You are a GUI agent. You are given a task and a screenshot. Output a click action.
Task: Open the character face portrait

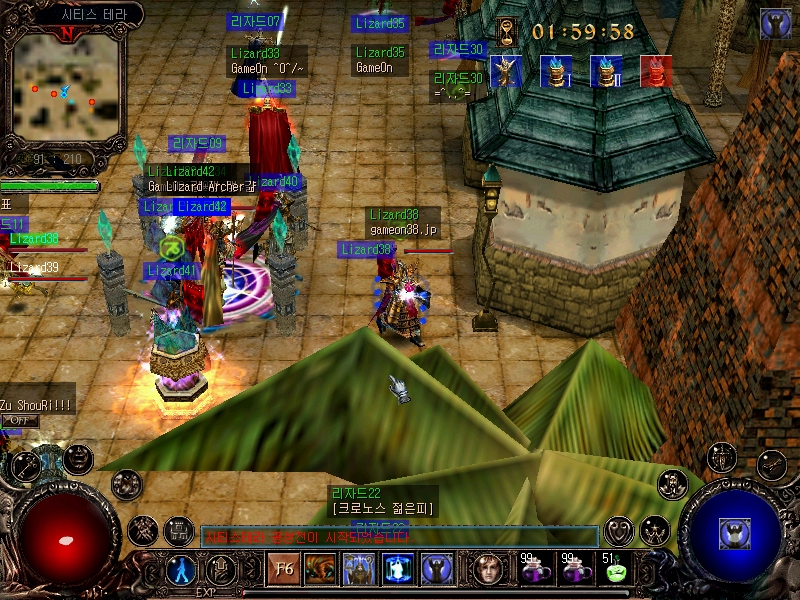point(488,569)
